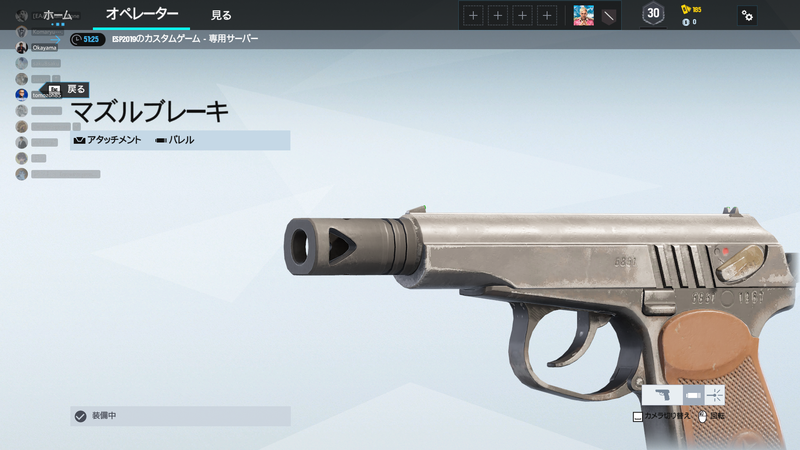800x450 pixels.
Task: Choose the アタッチメント breadcrumb
Action: (x=108, y=140)
